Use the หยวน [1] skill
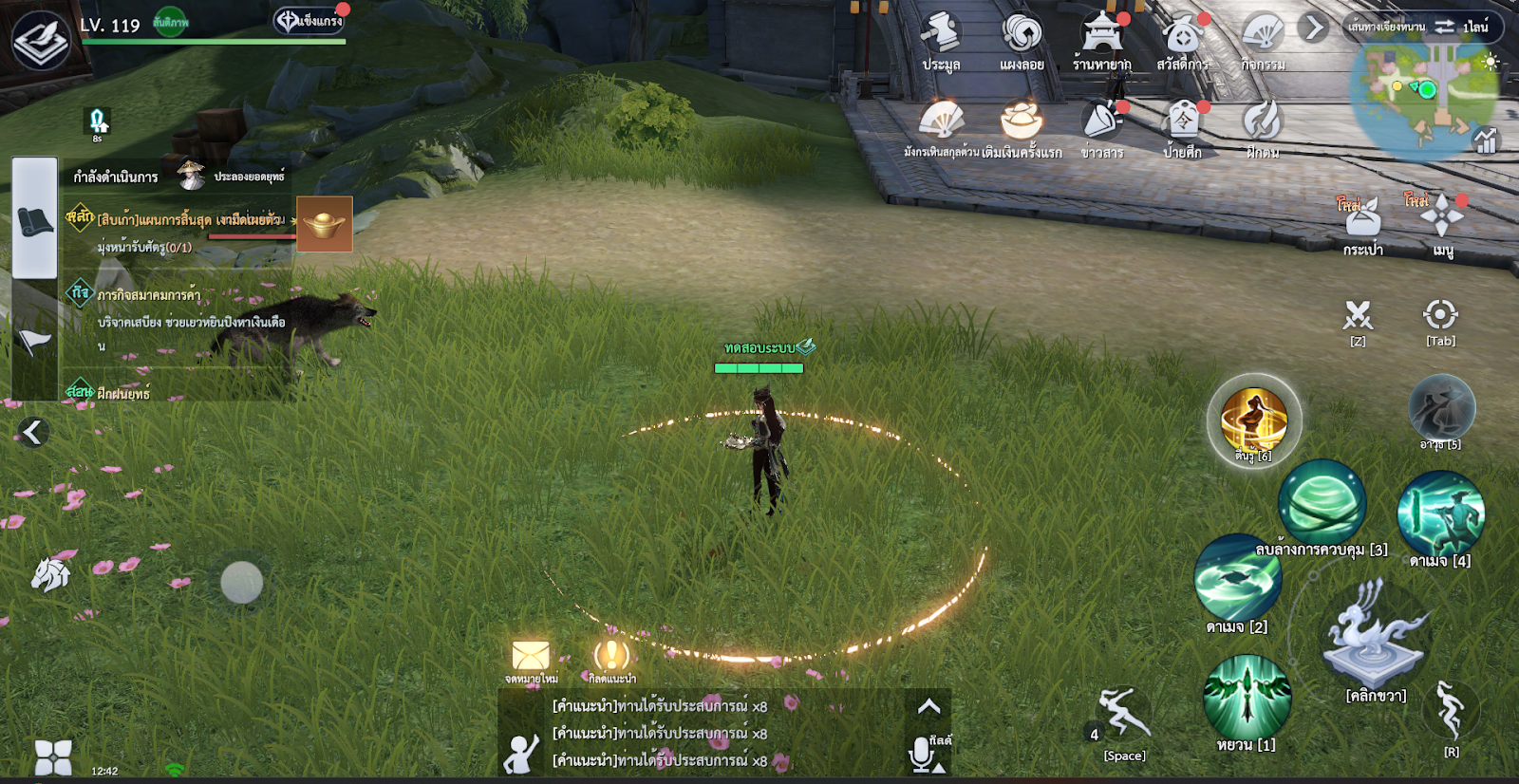Image resolution: width=1519 pixels, height=784 pixels. [x=1247, y=698]
